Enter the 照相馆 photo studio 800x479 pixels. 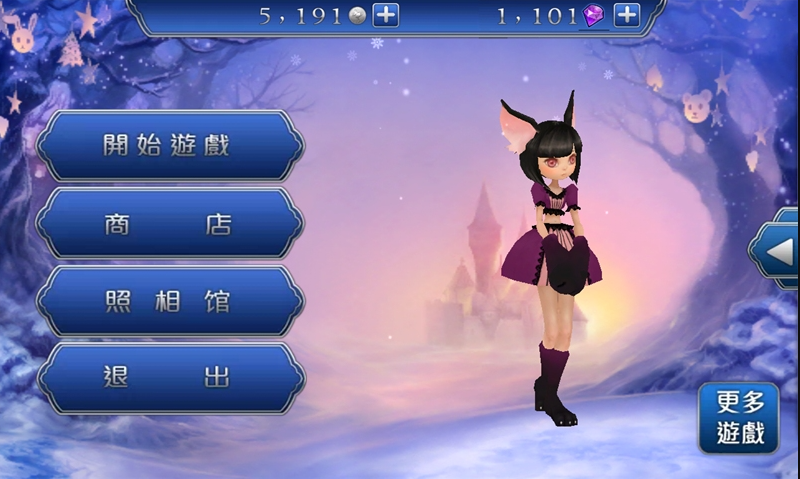click(170, 301)
